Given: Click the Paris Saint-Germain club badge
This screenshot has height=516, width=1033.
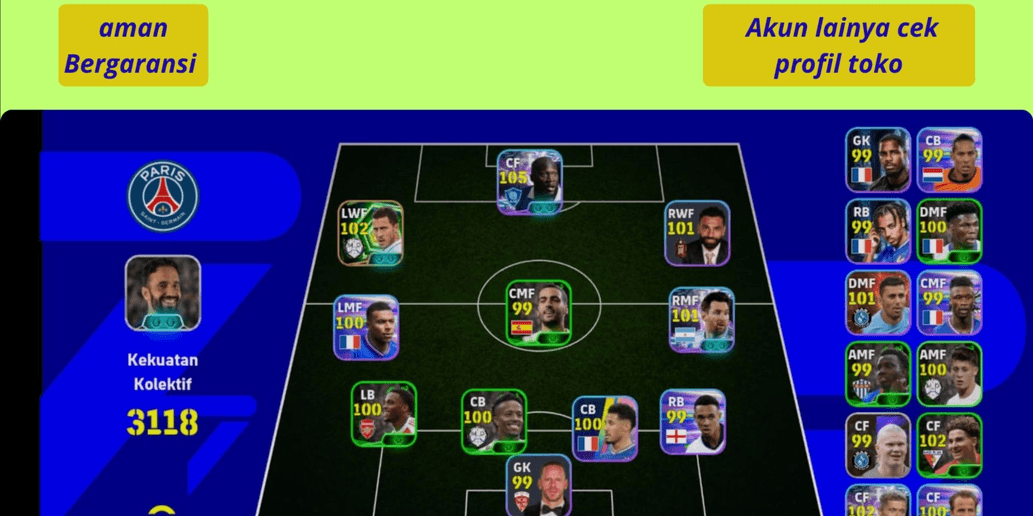Looking at the screenshot, I should coord(162,194).
